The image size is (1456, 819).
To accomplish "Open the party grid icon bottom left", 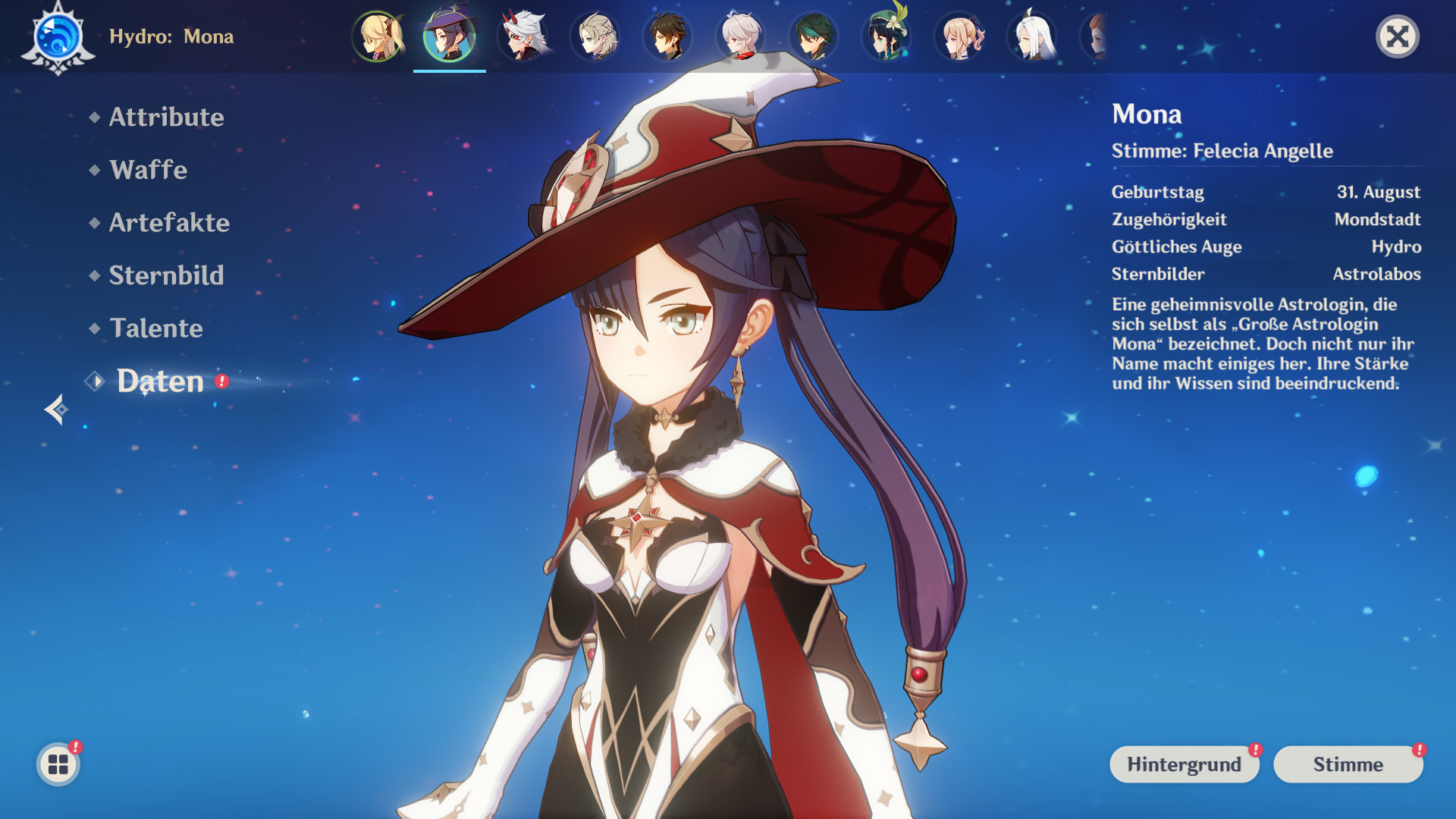I will [x=57, y=764].
